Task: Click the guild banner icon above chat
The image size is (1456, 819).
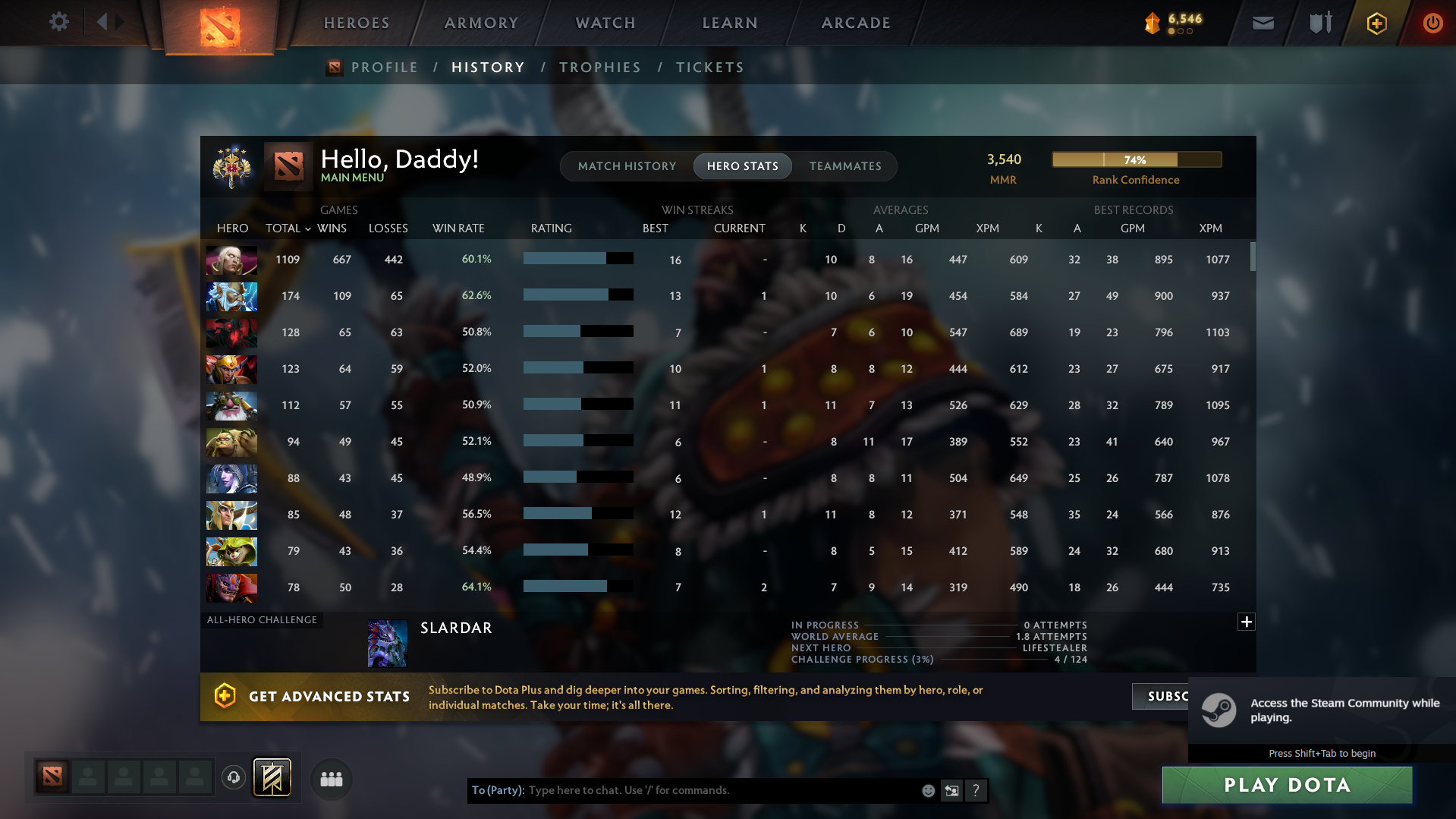Action: click(x=271, y=778)
